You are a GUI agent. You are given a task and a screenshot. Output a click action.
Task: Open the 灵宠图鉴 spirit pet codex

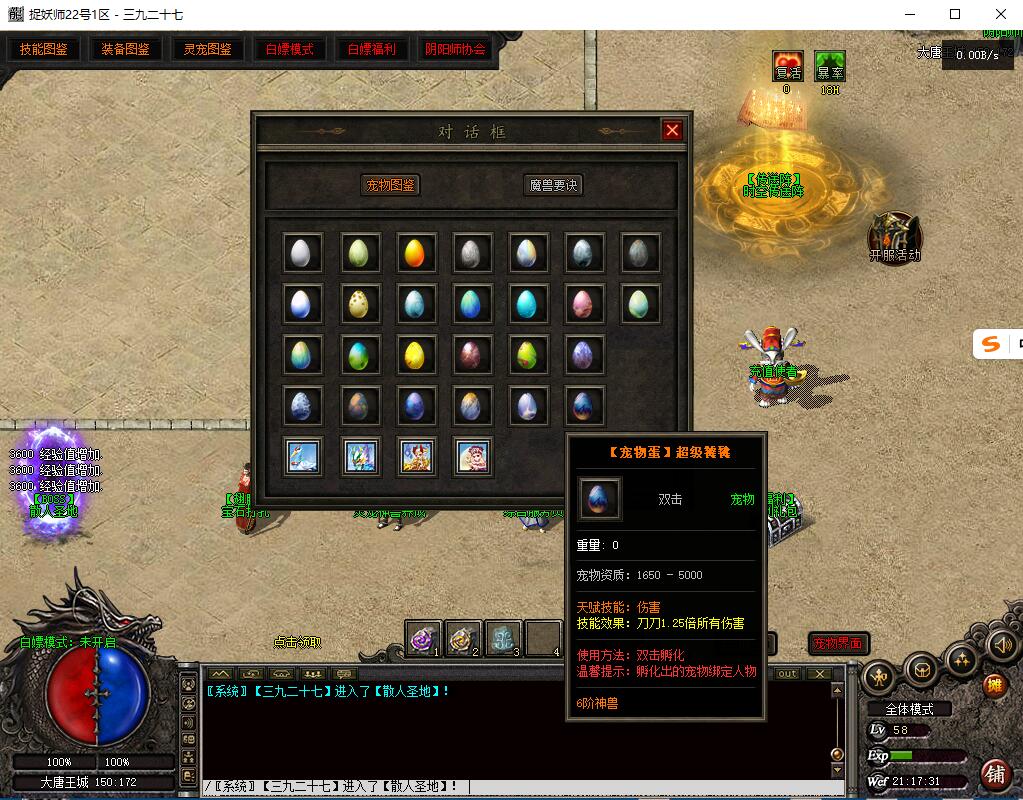point(208,49)
